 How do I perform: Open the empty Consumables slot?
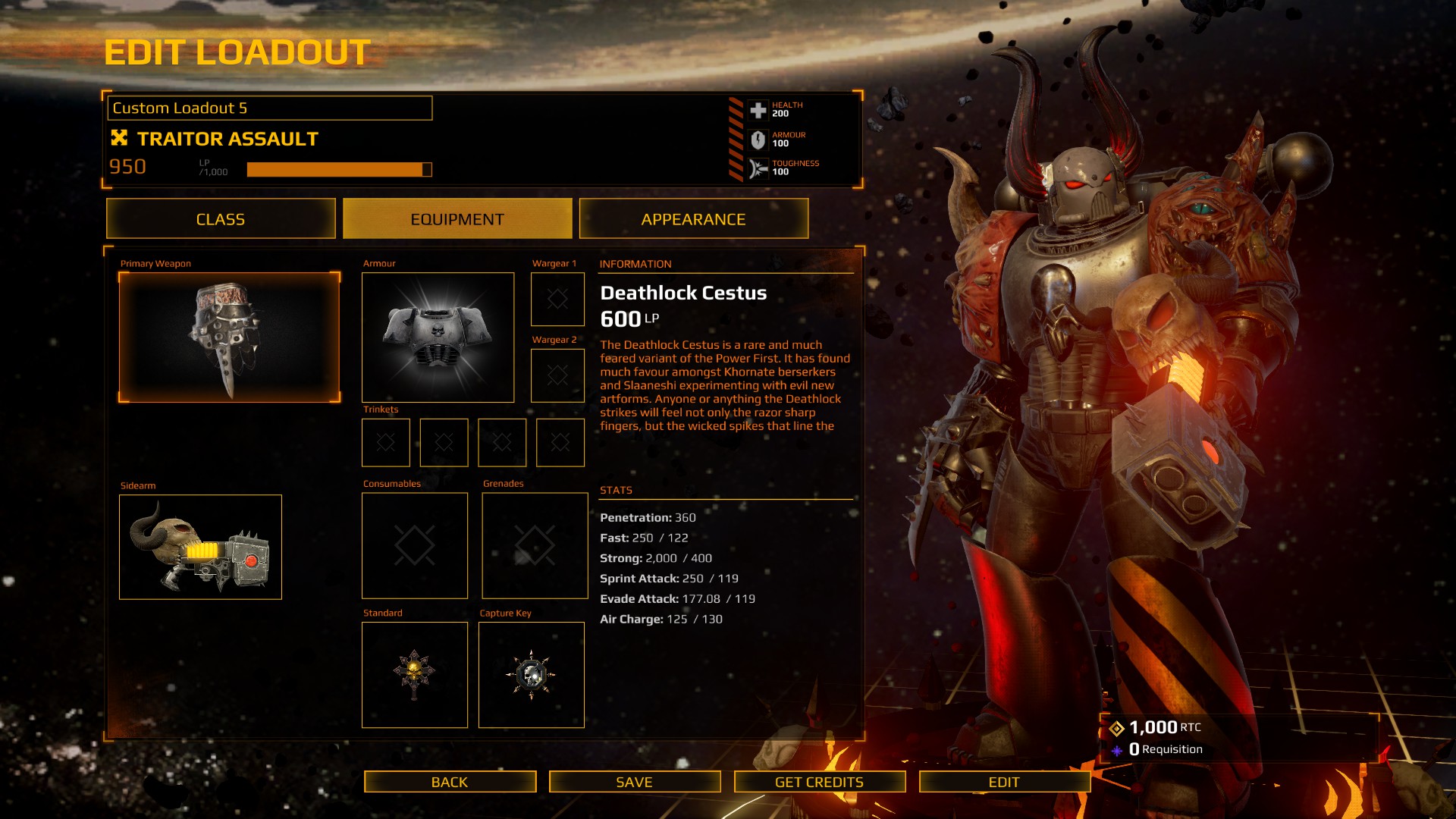pyautogui.click(x=415, y=545)
